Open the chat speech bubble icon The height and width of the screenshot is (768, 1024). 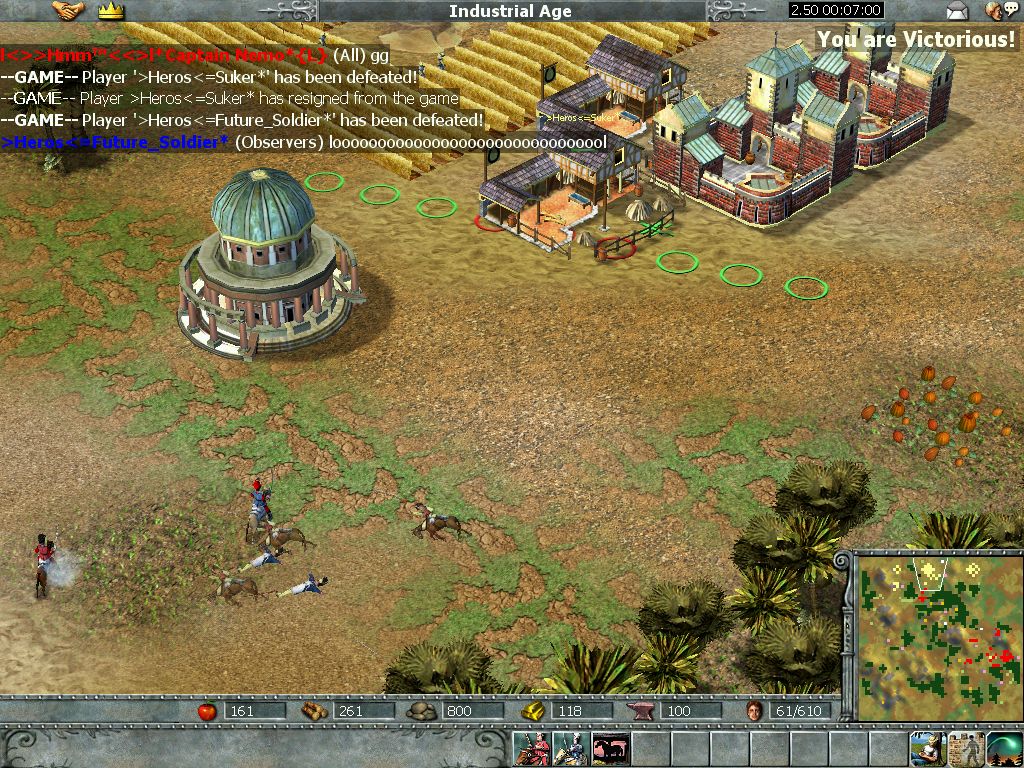pos(996,11)
